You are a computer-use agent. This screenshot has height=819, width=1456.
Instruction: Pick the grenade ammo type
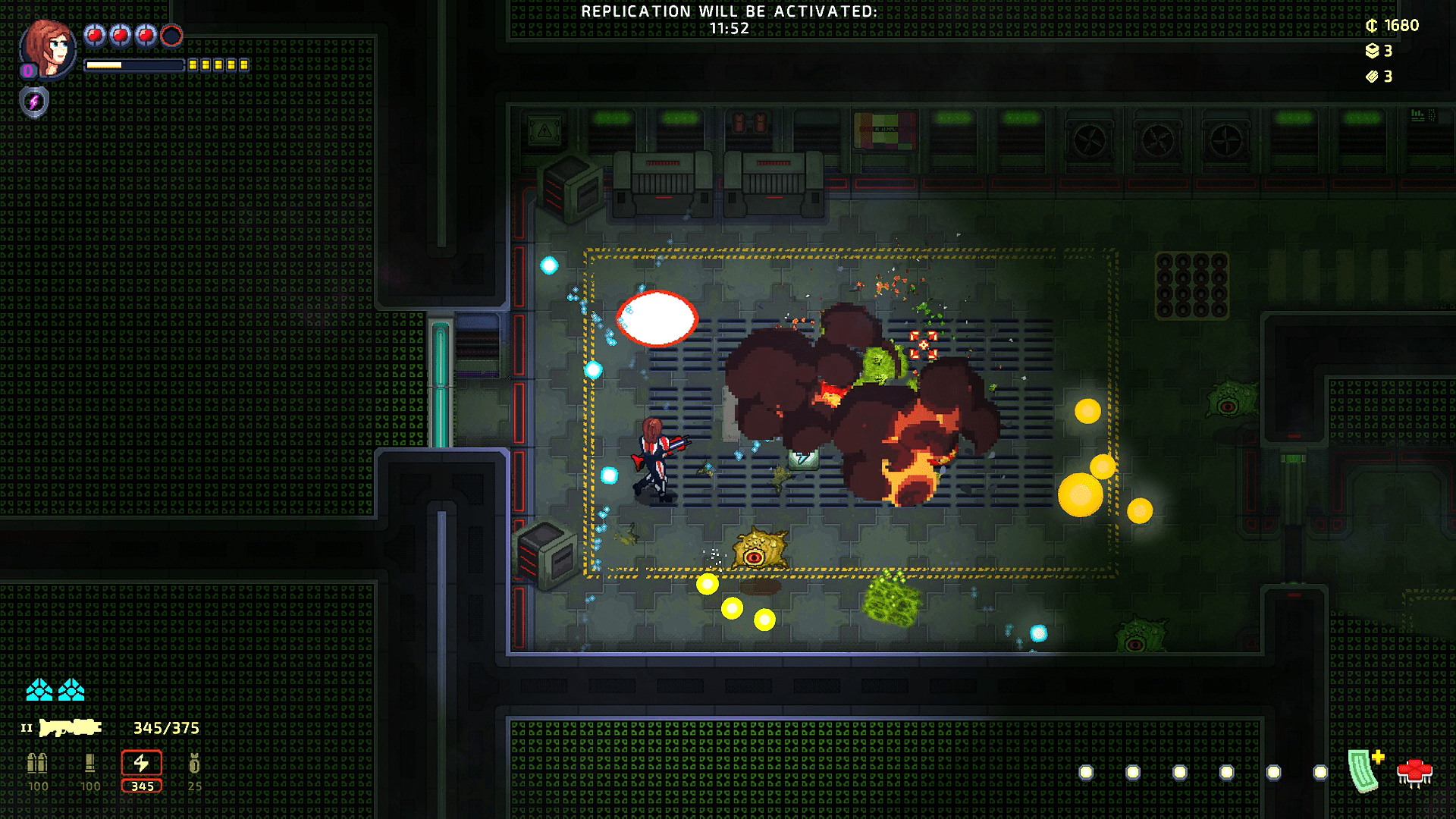195,763
